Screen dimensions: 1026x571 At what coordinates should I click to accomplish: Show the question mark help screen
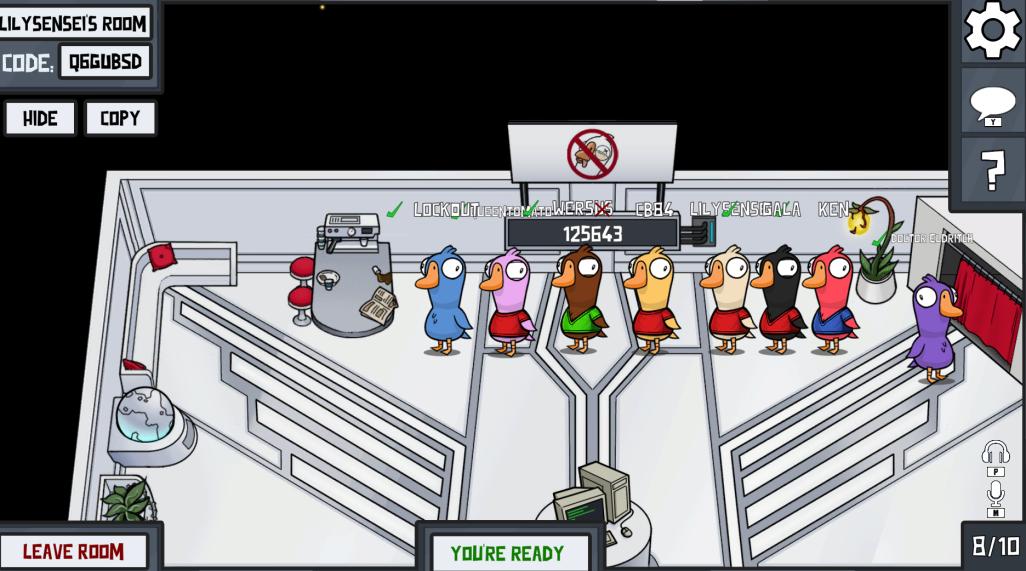point(993,172)
